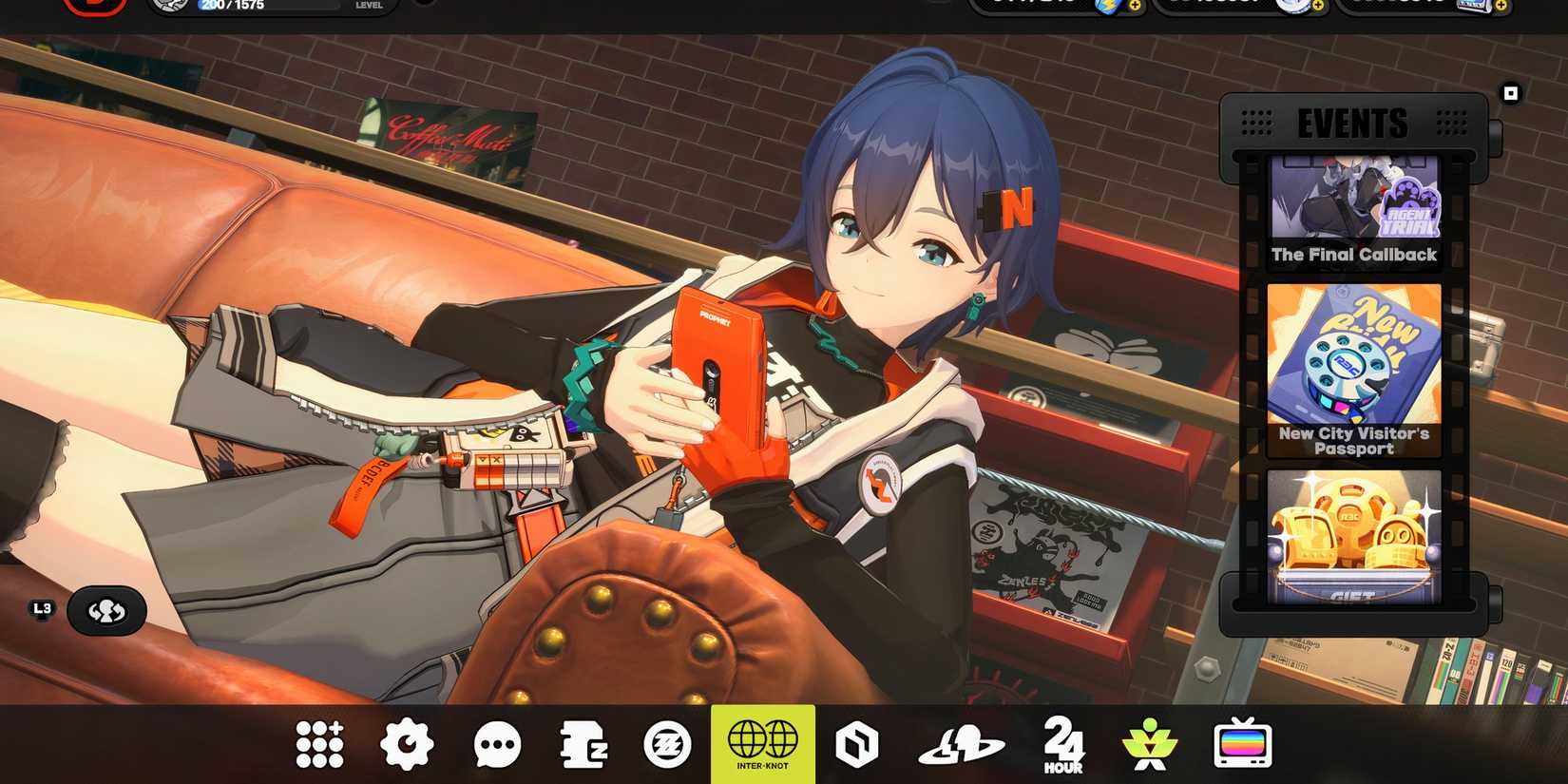Open the 24 Hour news app
Image resolution: width=1568 pixels, height=784 pixels.
(x=1061, y=743)
